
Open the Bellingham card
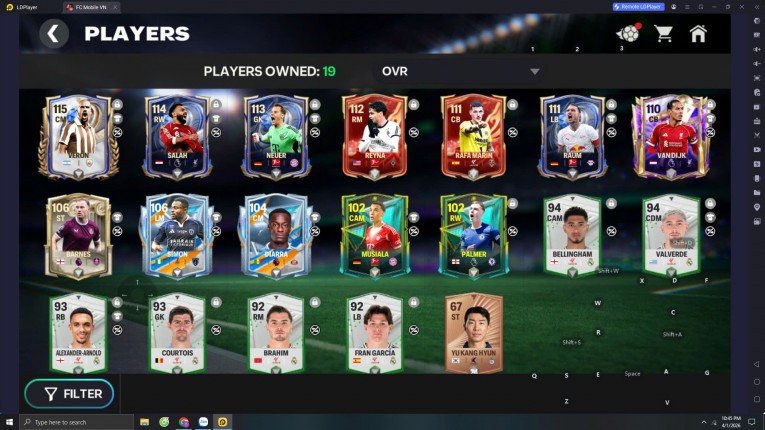point(571,235)
